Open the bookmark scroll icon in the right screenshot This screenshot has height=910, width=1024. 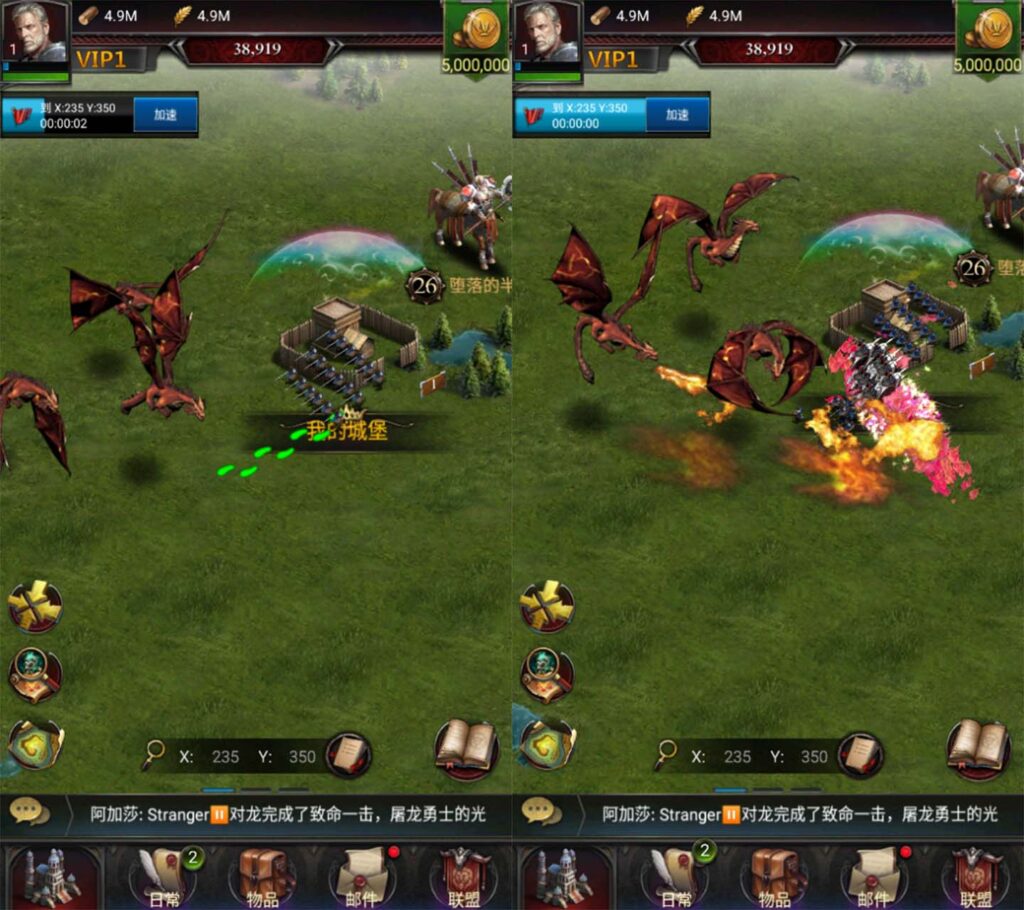[x=860, y=755]
